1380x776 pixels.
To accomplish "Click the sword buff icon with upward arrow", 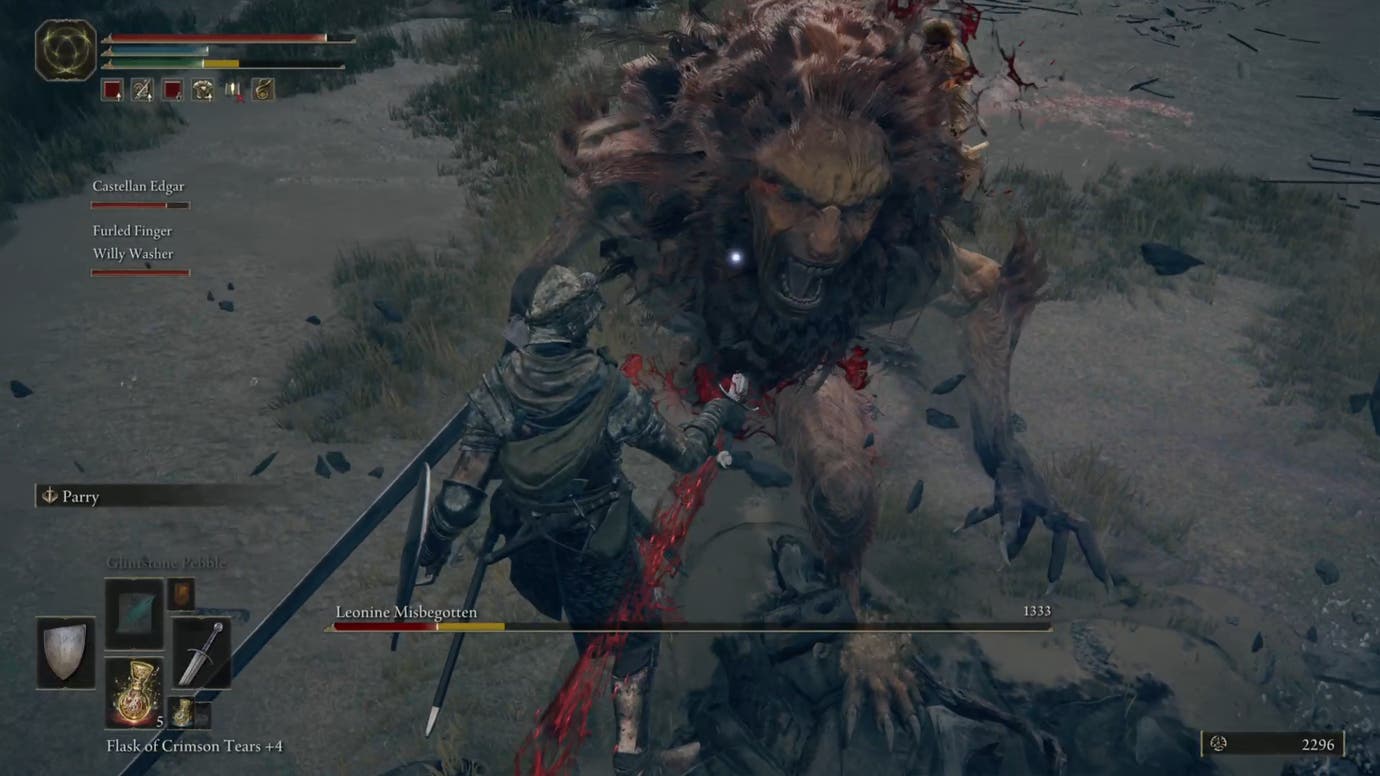I will coord(140,90).
